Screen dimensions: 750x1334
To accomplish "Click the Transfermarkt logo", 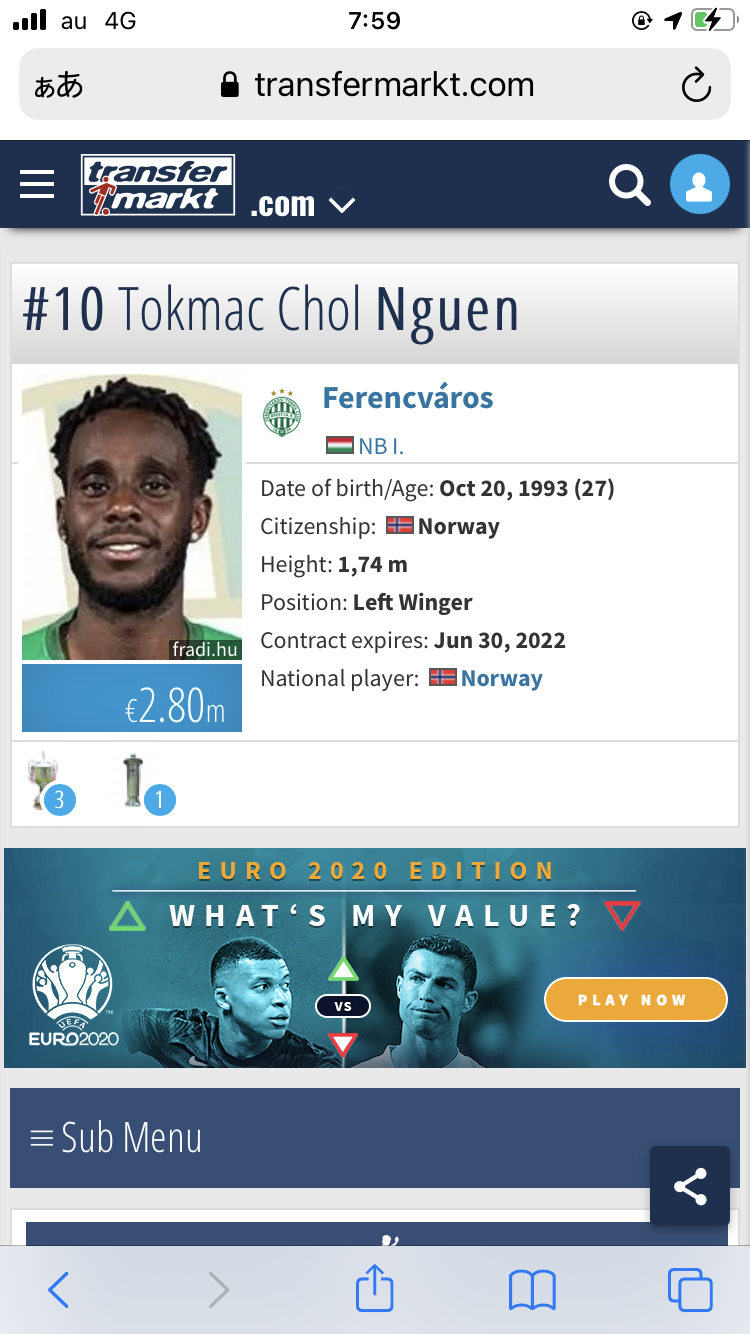I will click(x=158, y=185).
